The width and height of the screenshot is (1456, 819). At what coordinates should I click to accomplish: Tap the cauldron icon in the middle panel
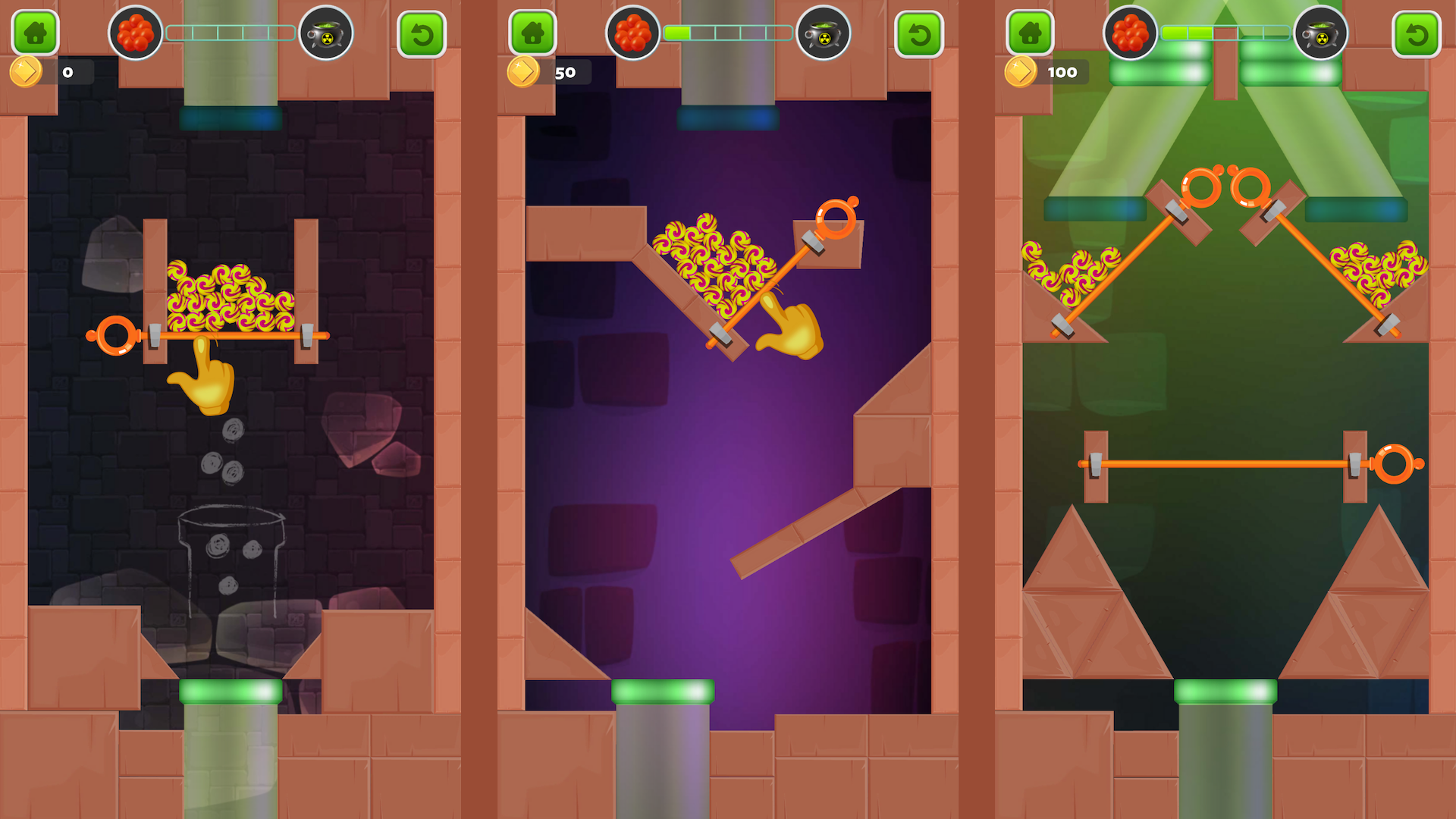point(825,32)
